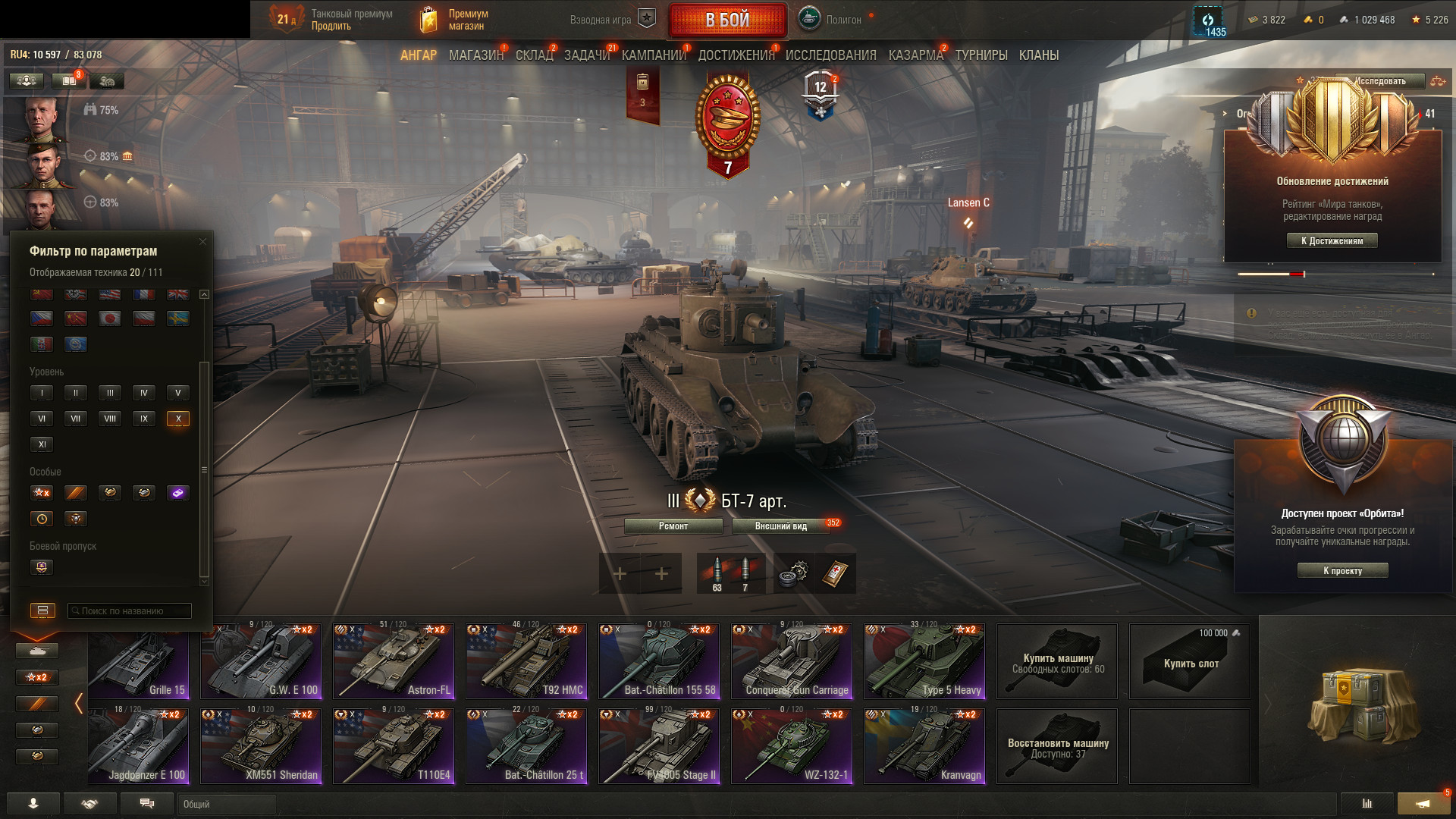Open achievements via К Достижениям button
1456x819 pixels.
point(1332,241)
